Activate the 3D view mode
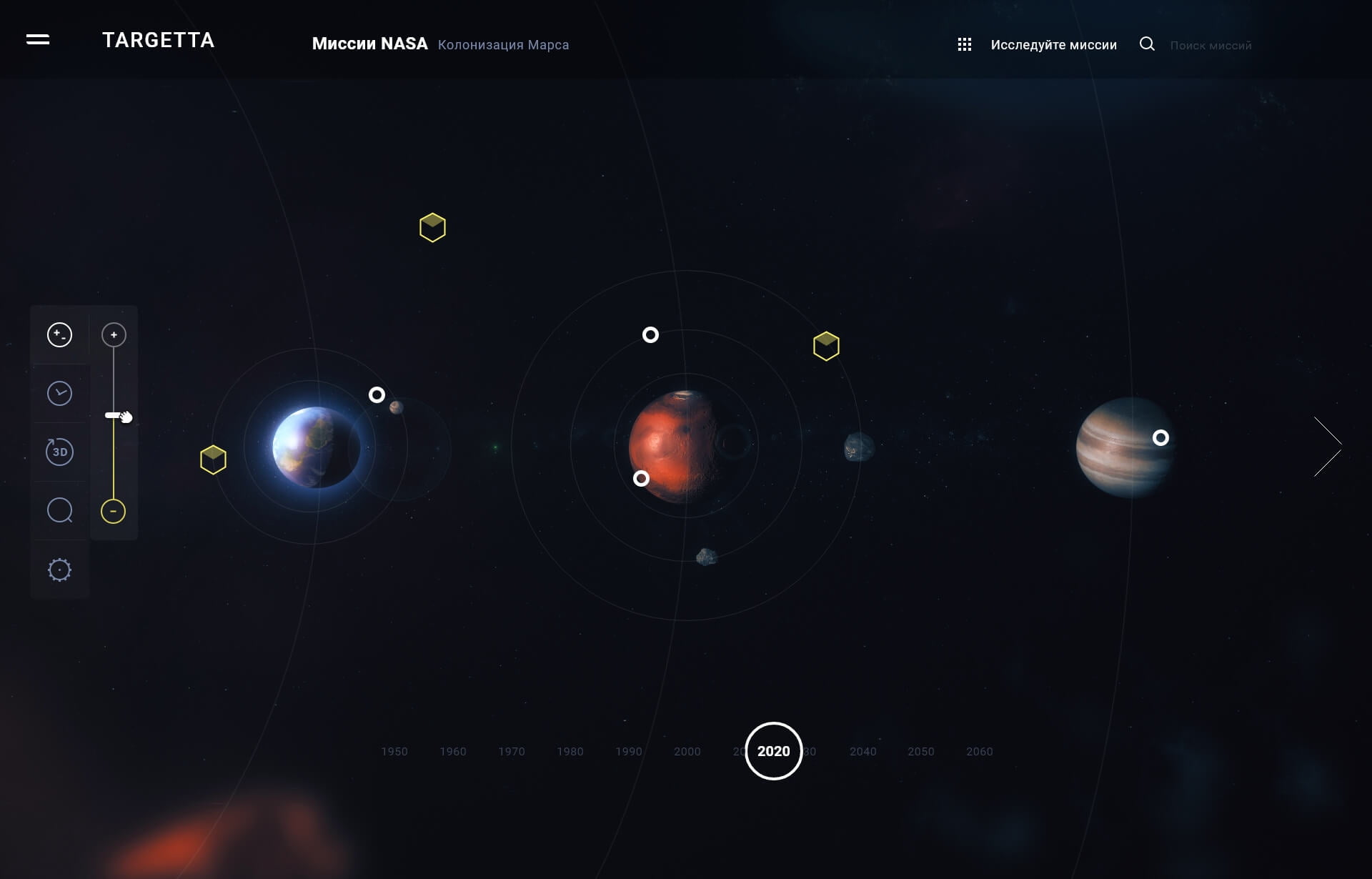The height and width of the screenshot is (879, 1372). click(59, 452)
